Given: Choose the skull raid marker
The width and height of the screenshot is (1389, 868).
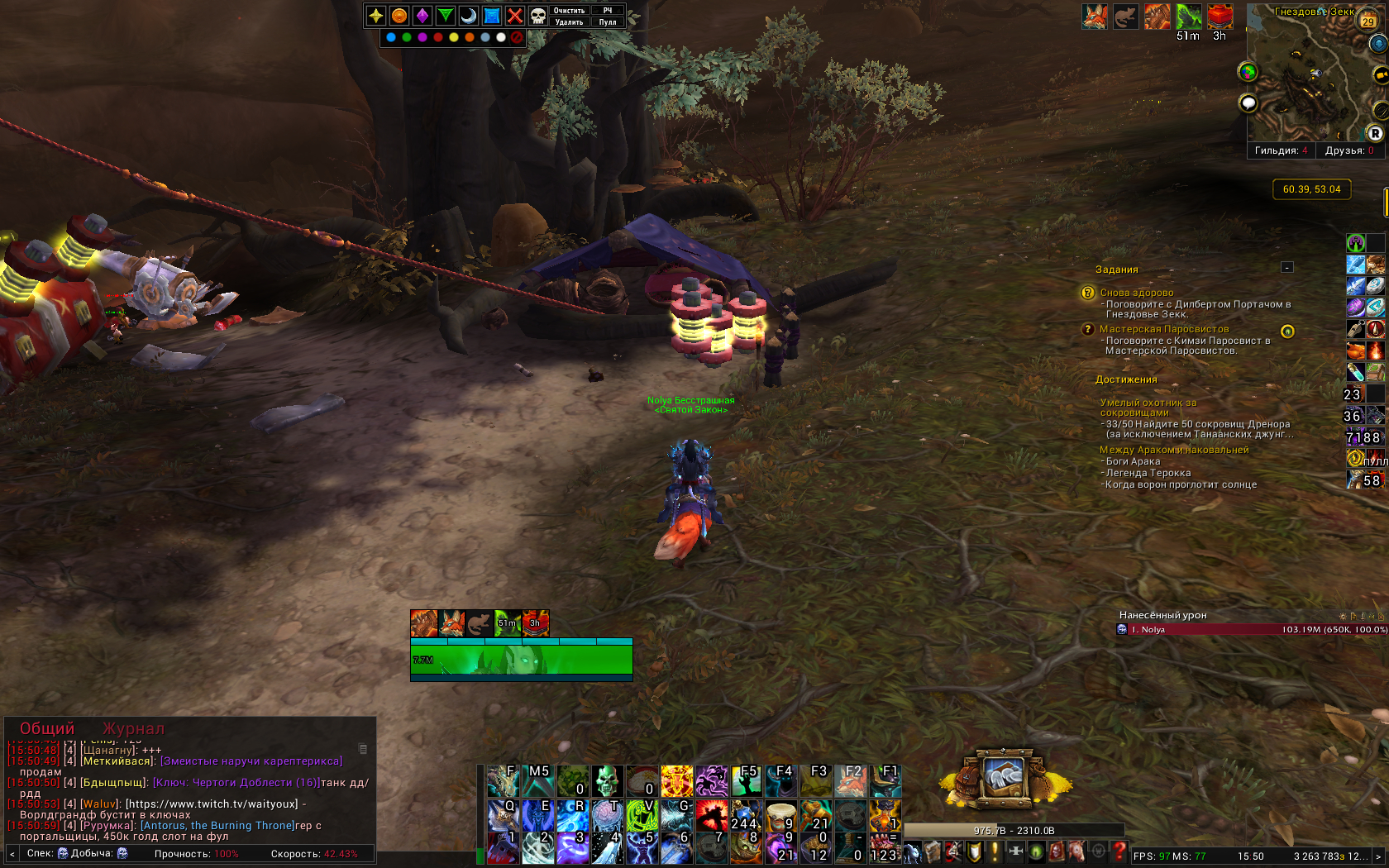Looking at the screenshot, I should [537, 16].
